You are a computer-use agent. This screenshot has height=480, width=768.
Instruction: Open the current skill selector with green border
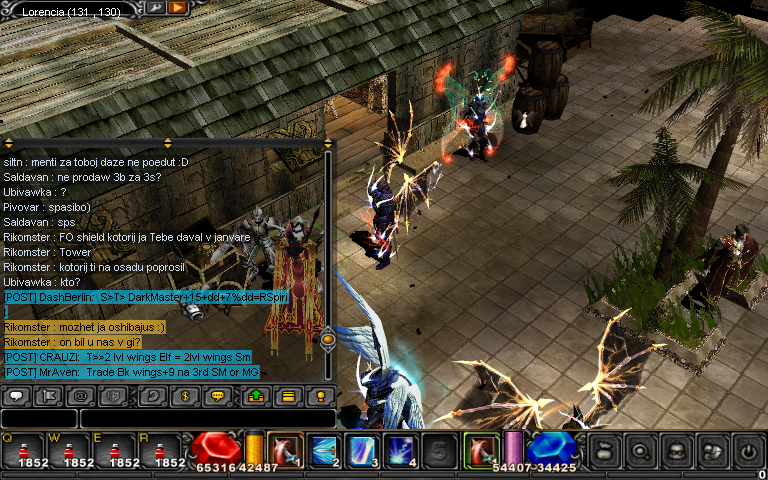click(481, 450)
